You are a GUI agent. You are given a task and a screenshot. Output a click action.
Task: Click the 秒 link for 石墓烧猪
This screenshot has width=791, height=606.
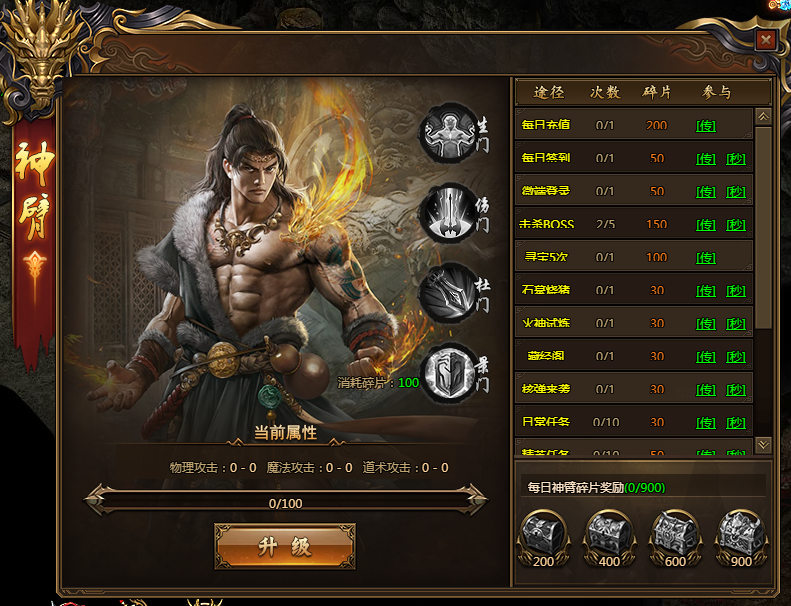point(736,291)
